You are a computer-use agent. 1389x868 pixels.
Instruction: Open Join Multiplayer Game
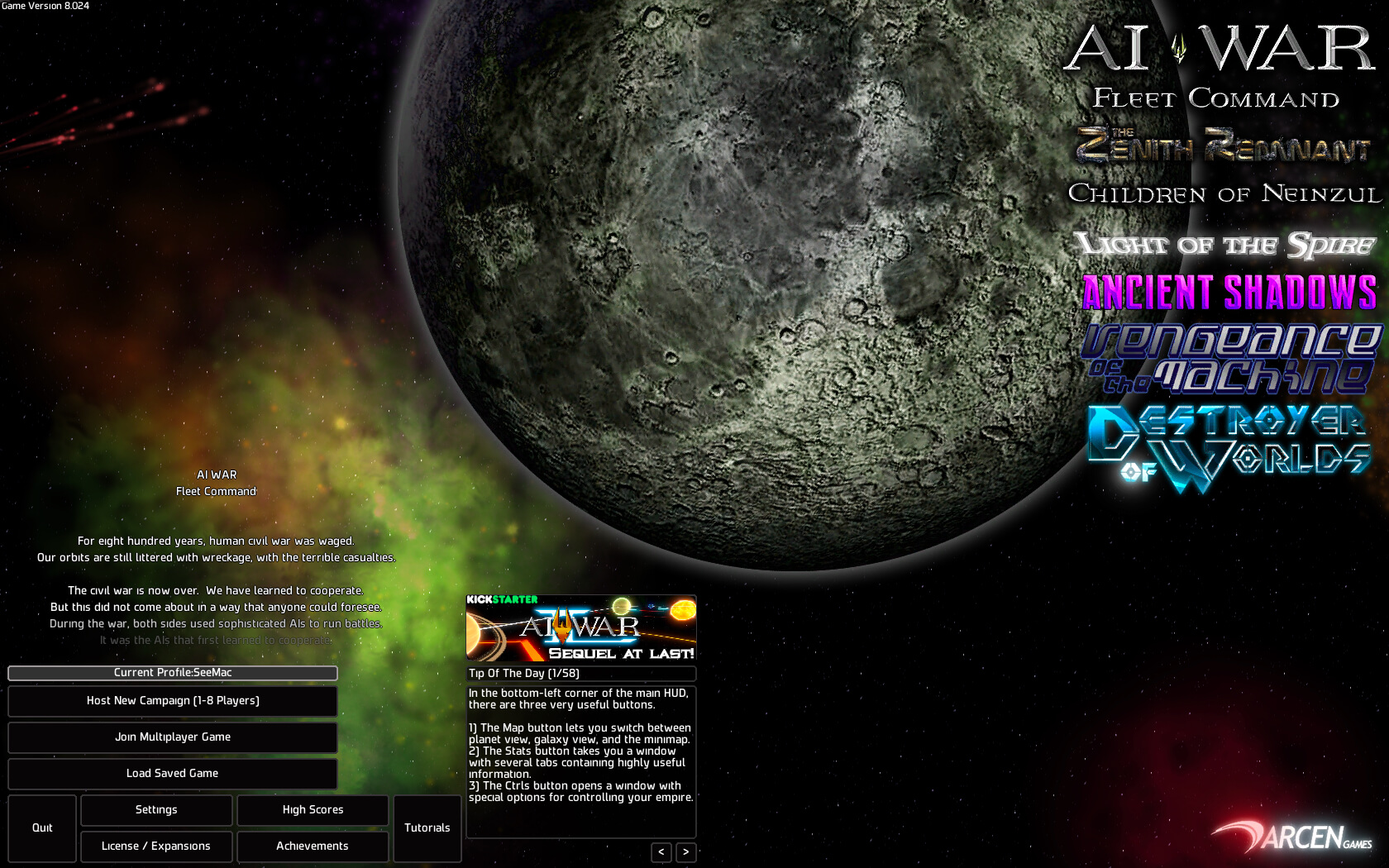(x=173, y=737)
